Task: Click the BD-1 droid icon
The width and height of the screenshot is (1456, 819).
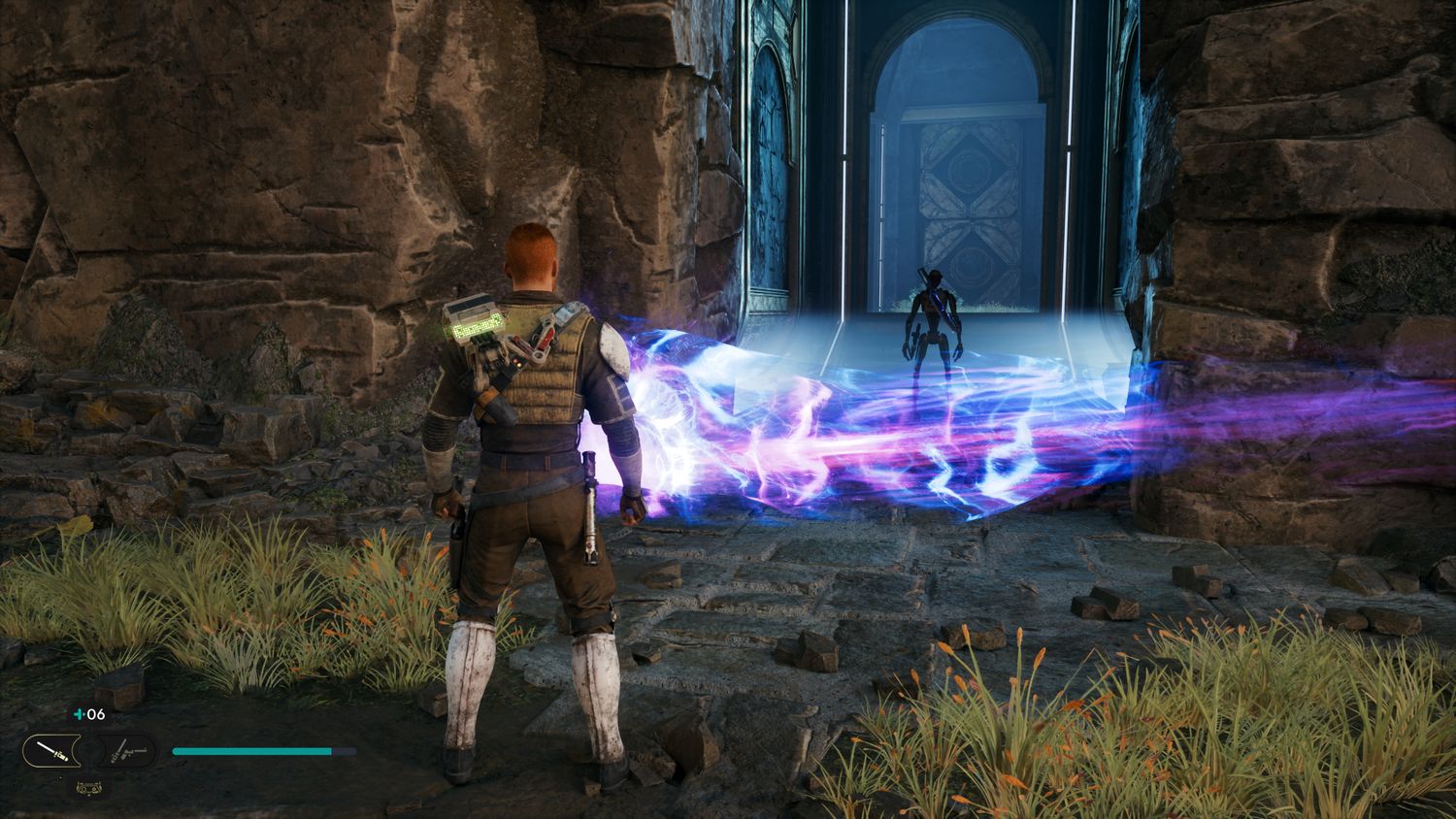Action: [x=91, y=788]
